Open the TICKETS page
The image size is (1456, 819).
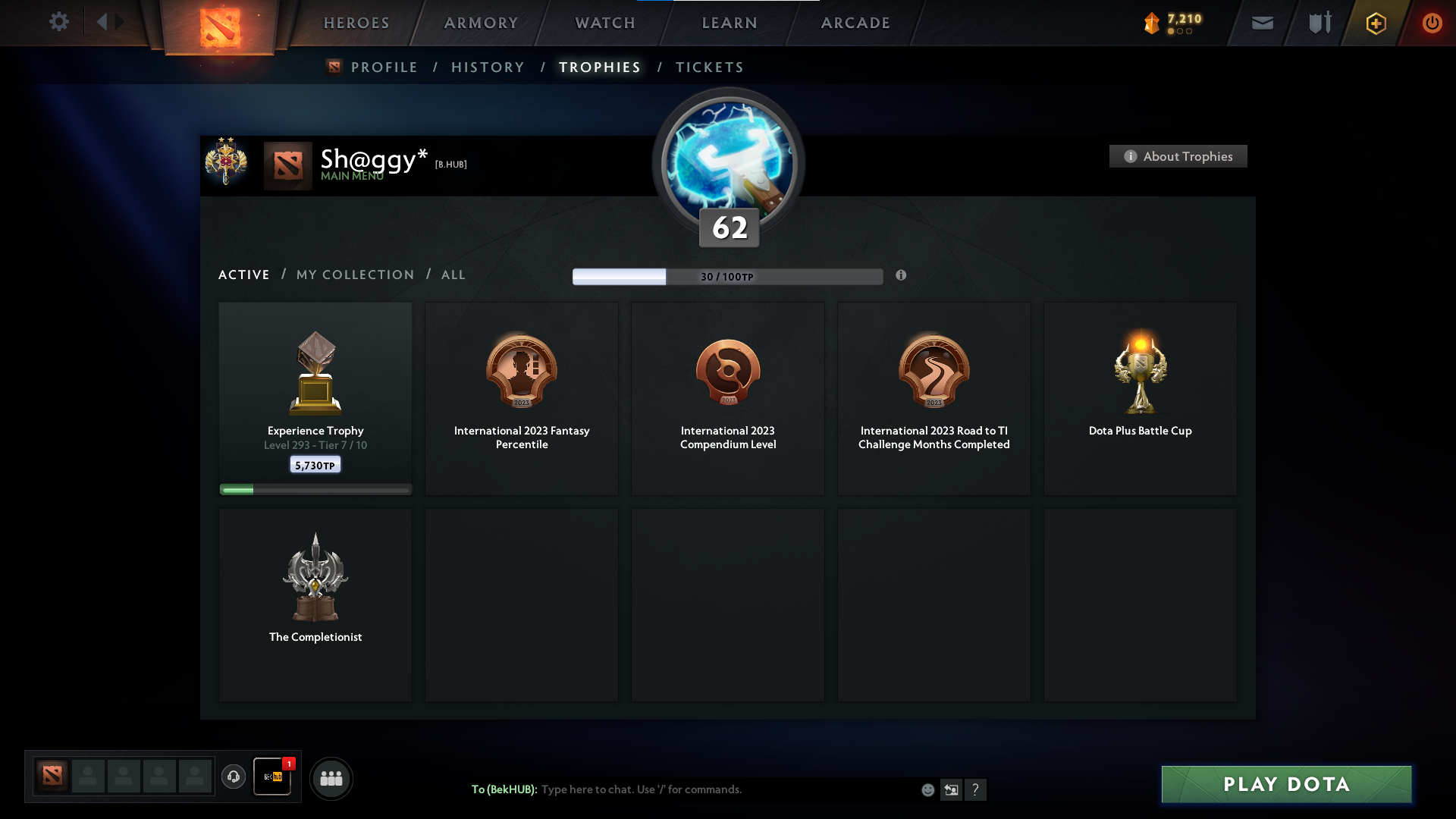(x=709, y=67)
